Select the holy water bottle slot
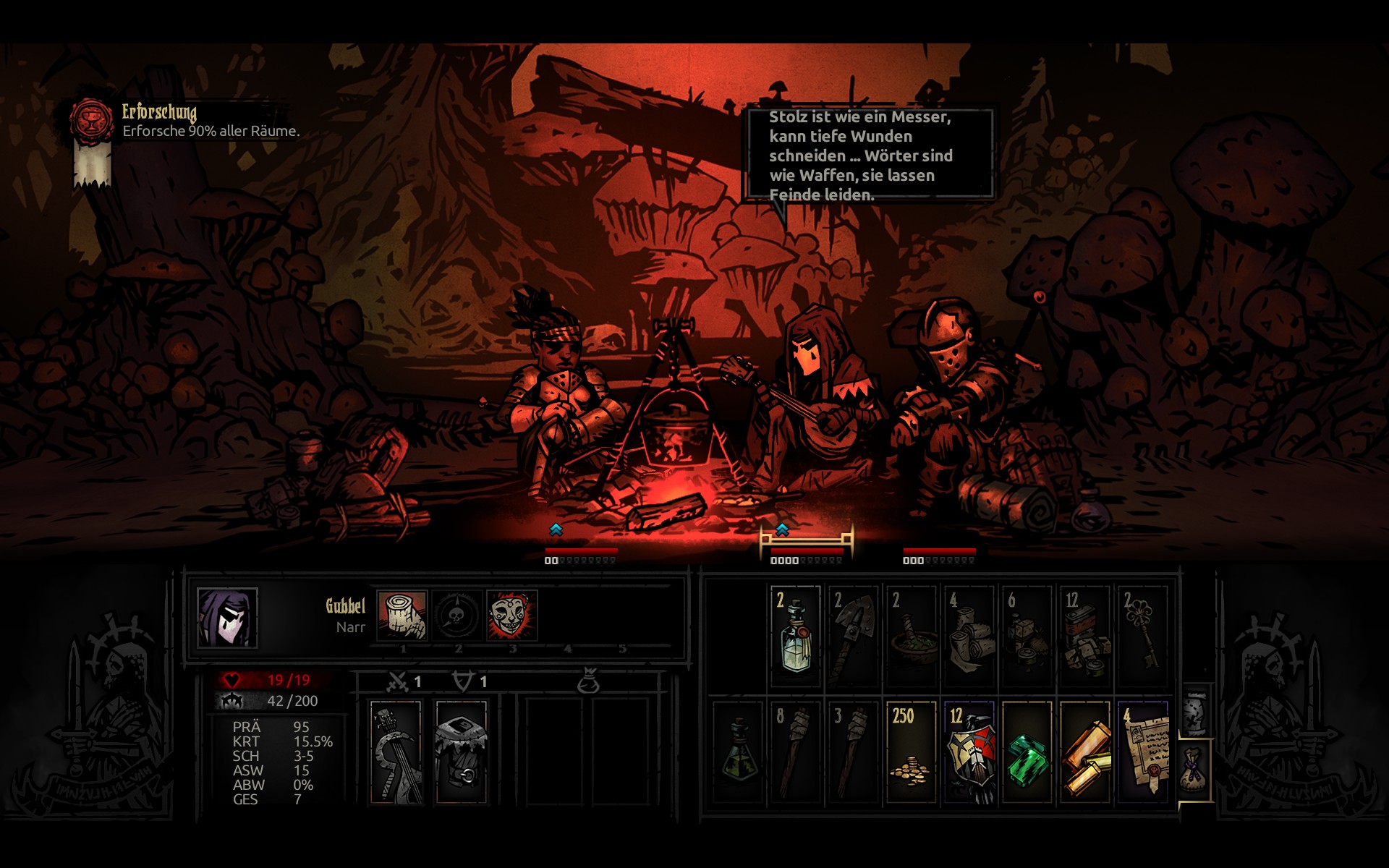 click(x=795, y=637)
